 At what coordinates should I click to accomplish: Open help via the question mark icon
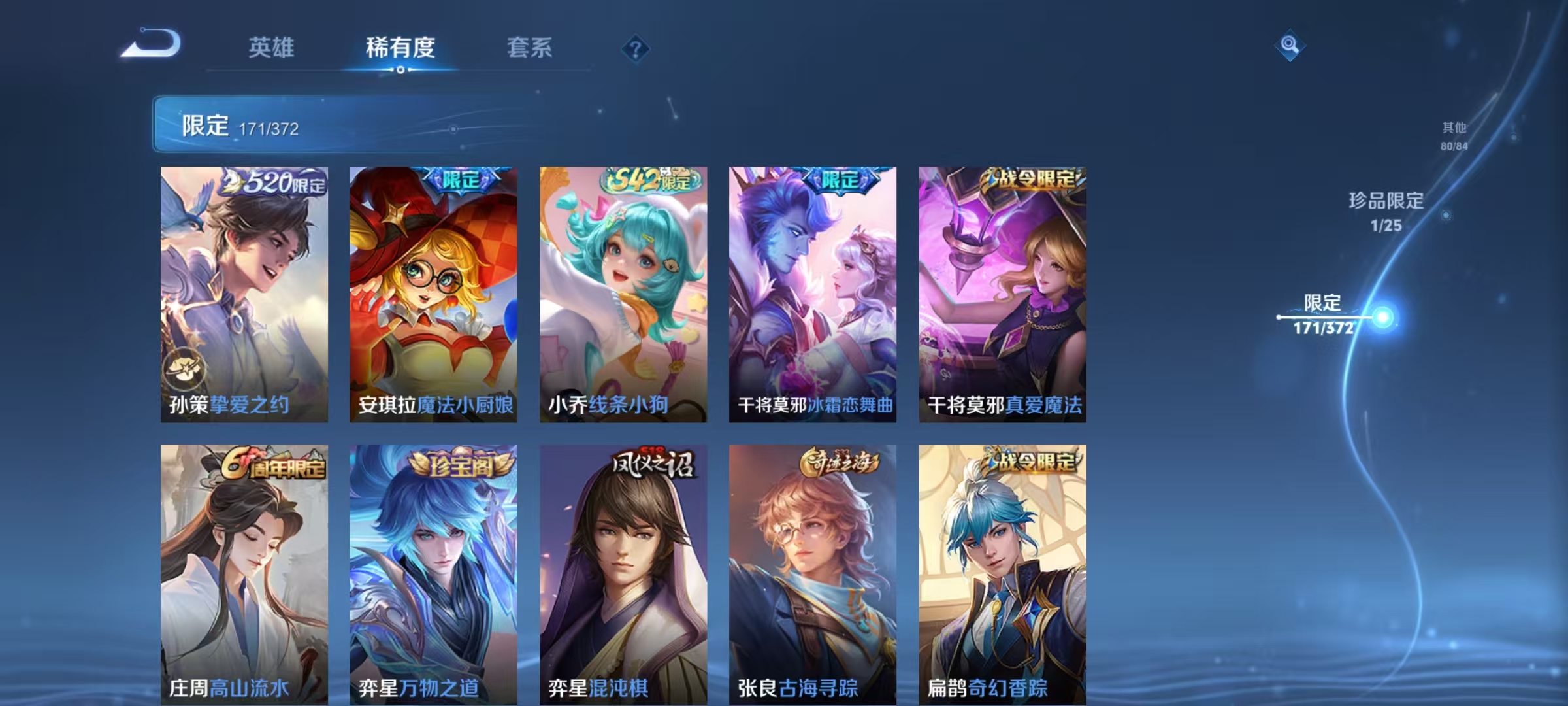click(636, 49)
